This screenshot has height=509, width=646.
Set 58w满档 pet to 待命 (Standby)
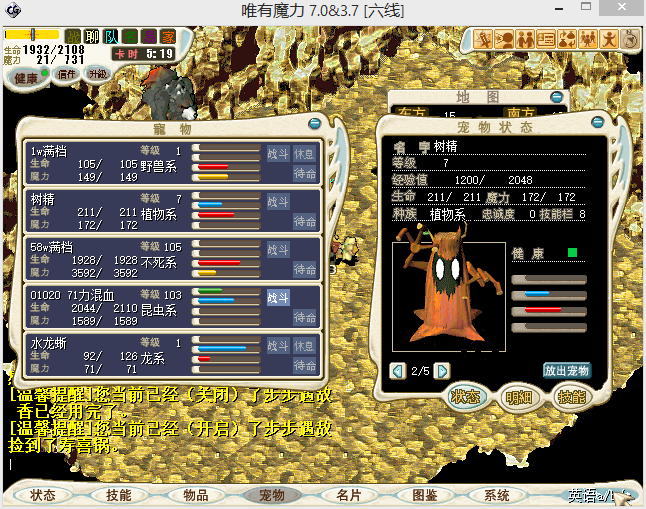(x=304, y=269)
